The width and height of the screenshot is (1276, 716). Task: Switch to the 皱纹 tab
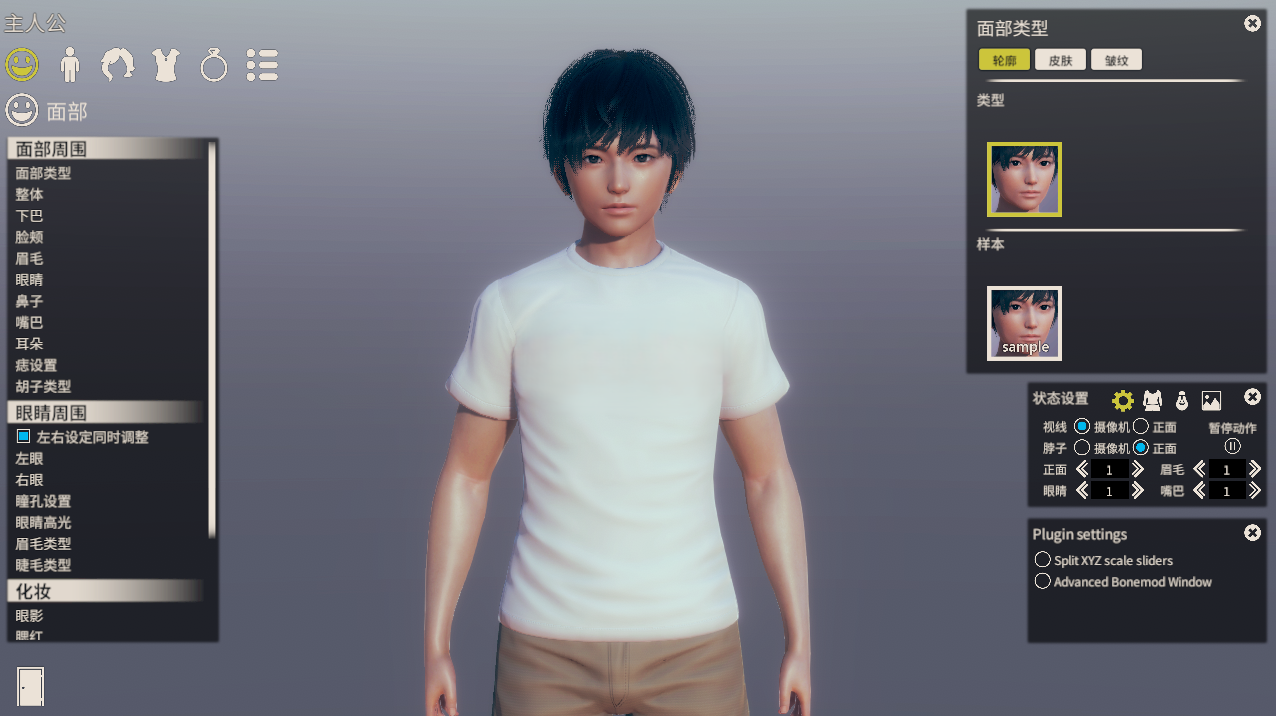click(x=1116, y=60)
